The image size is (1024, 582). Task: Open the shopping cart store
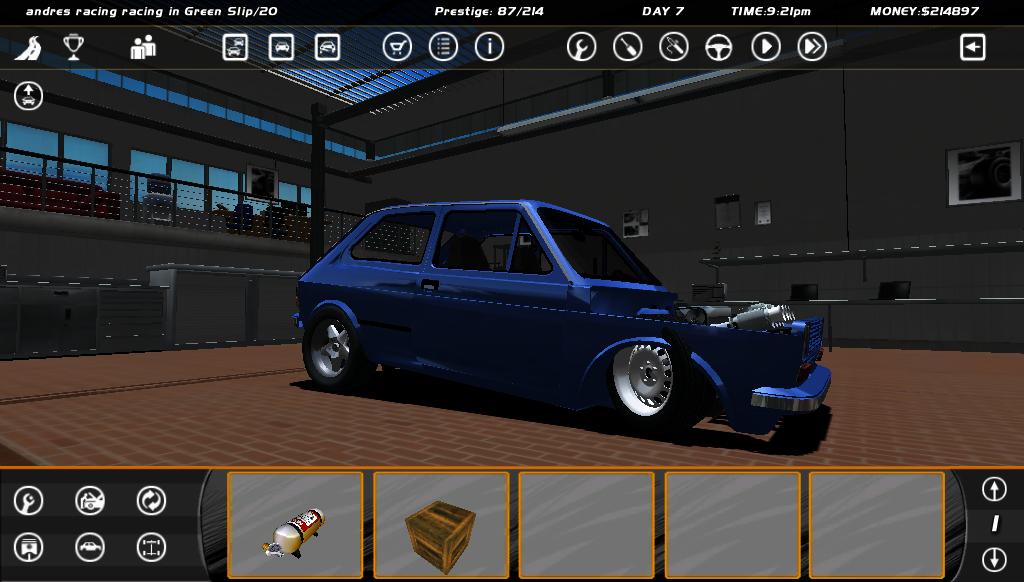click(x=397, y=47)
